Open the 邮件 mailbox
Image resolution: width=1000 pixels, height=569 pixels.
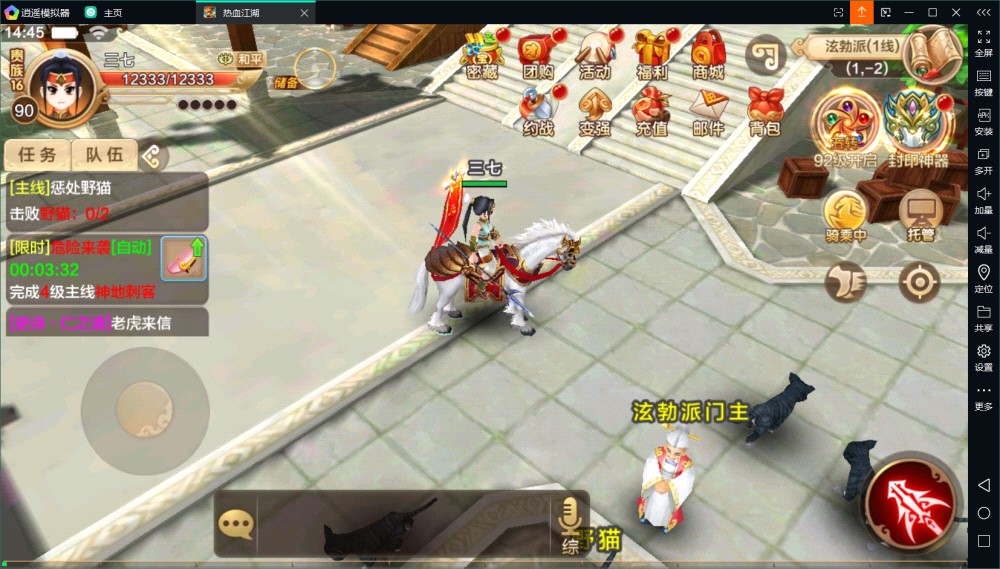708,110
